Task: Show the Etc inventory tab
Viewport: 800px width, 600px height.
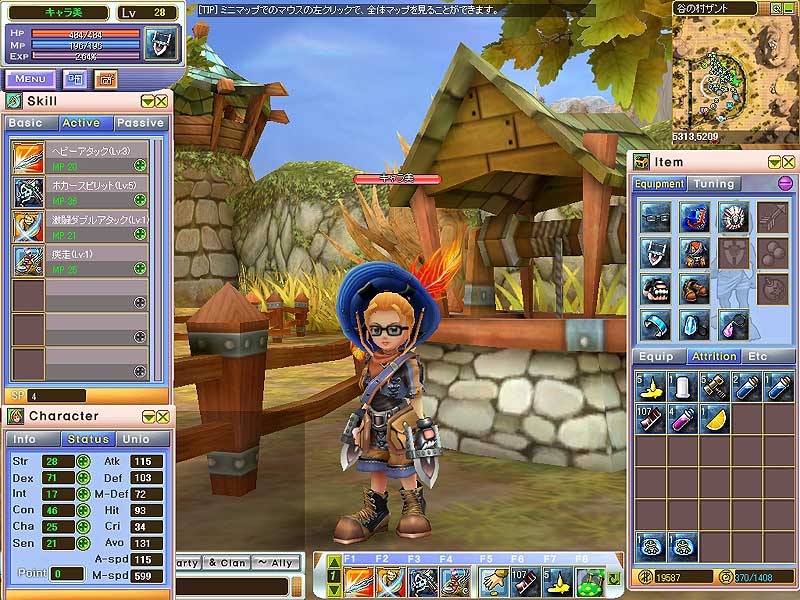Action: coord(758,356)
